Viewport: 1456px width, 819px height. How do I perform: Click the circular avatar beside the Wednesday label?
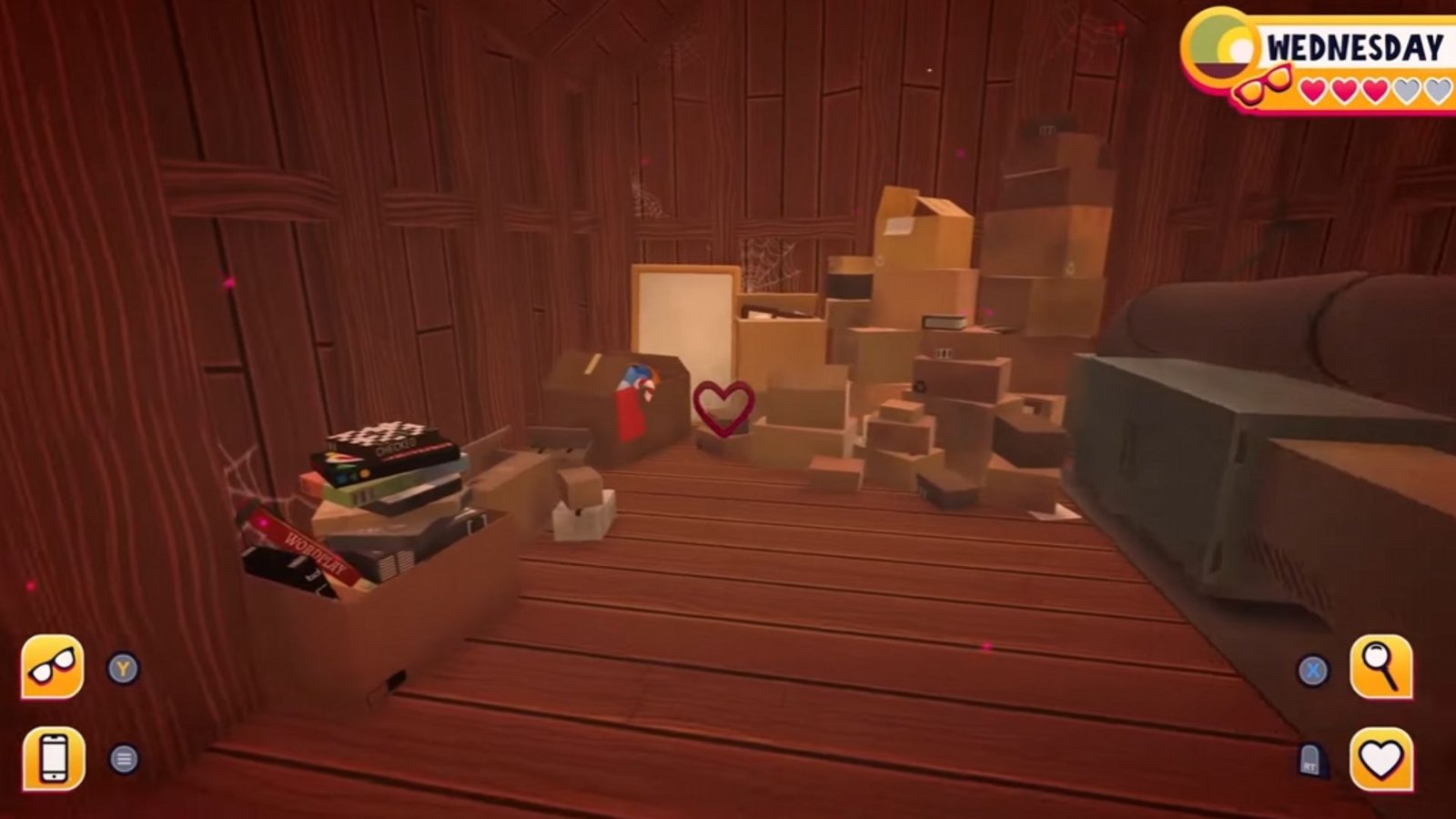pyautogui.click(x=1219, y=47)
